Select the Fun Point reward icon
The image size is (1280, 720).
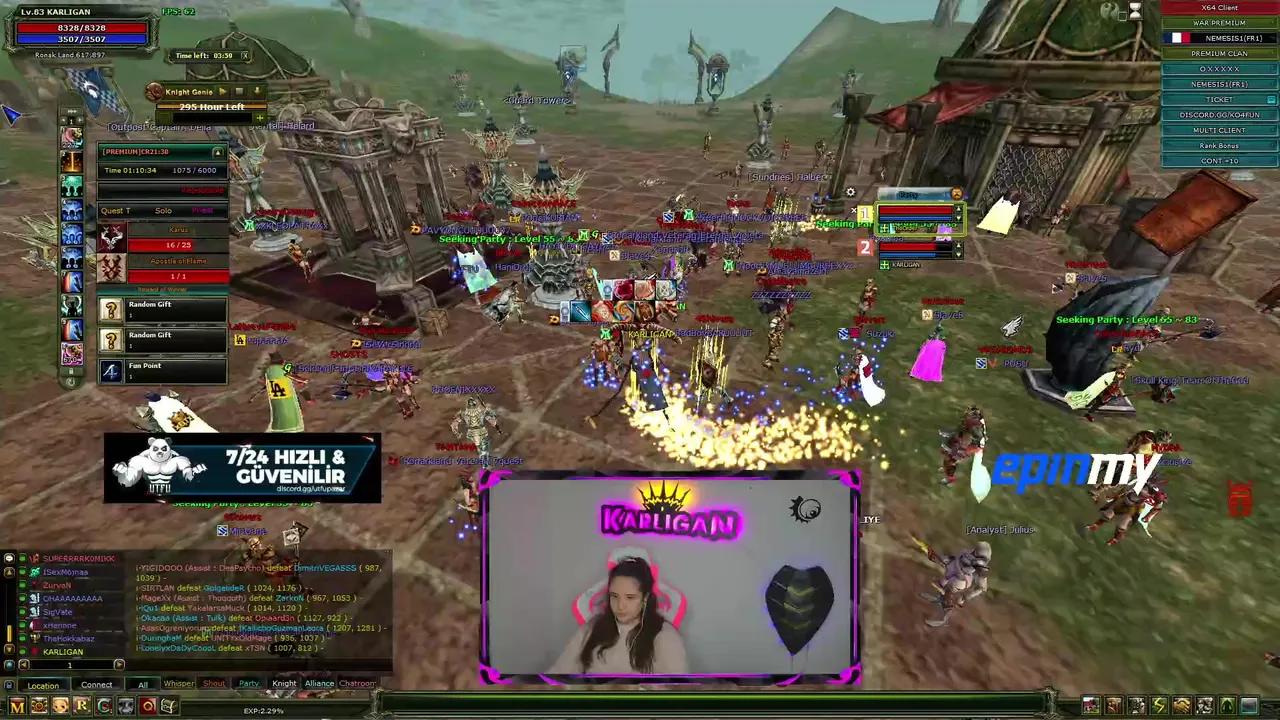pyautogui.click(x=110, y=371)
